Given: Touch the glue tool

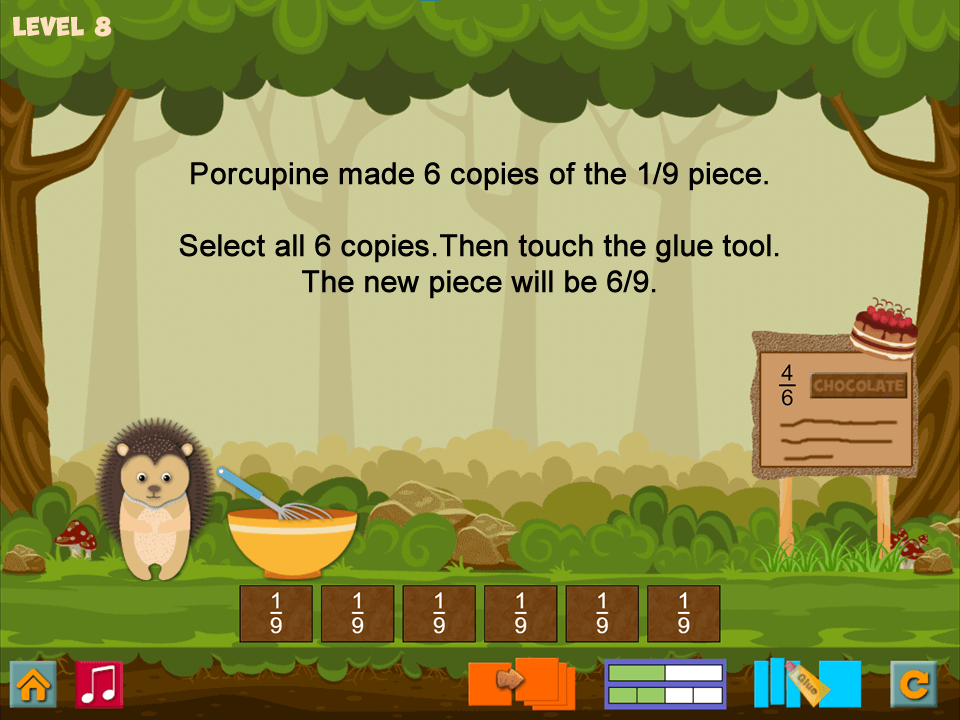Looking at the screenshot, I should [x=807, y=682].
